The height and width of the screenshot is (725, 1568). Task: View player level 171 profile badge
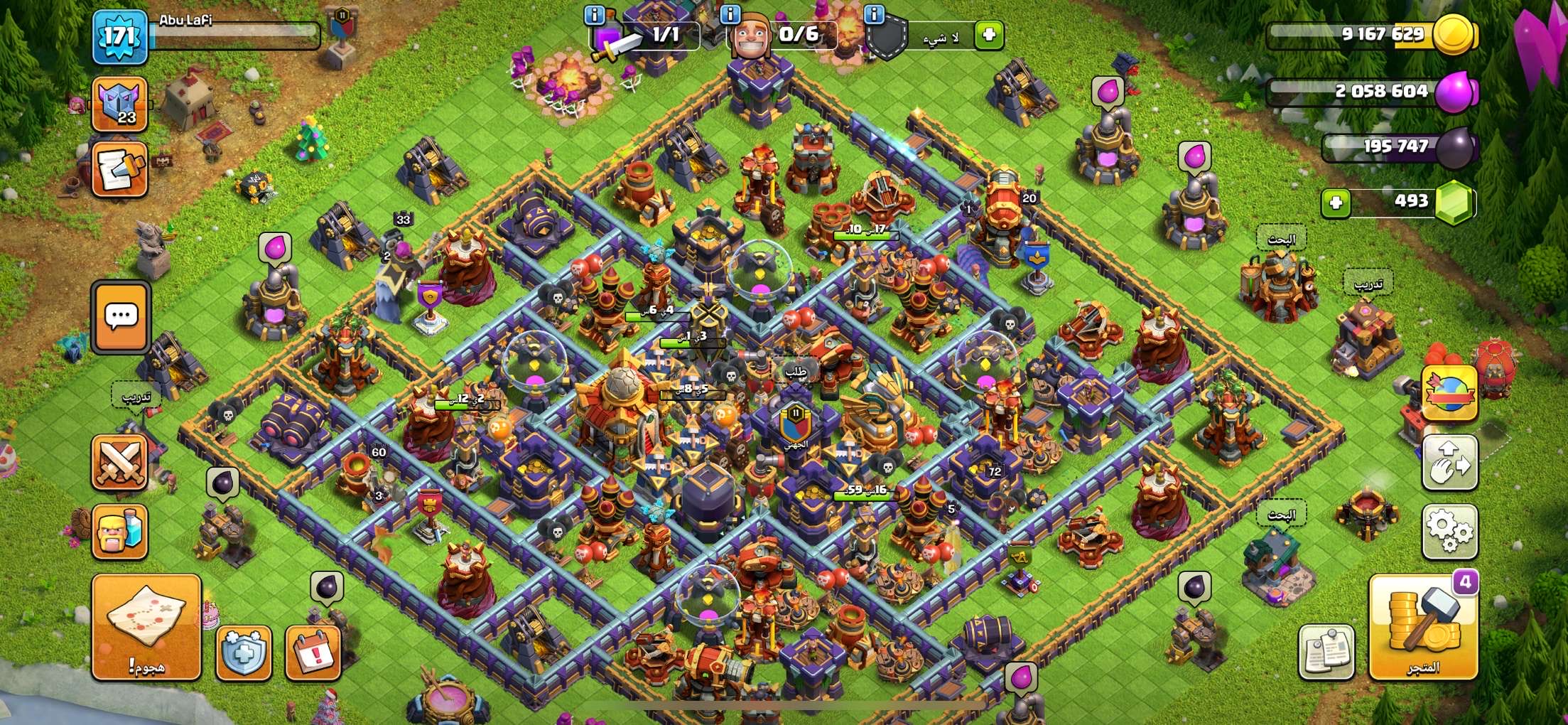119,36
